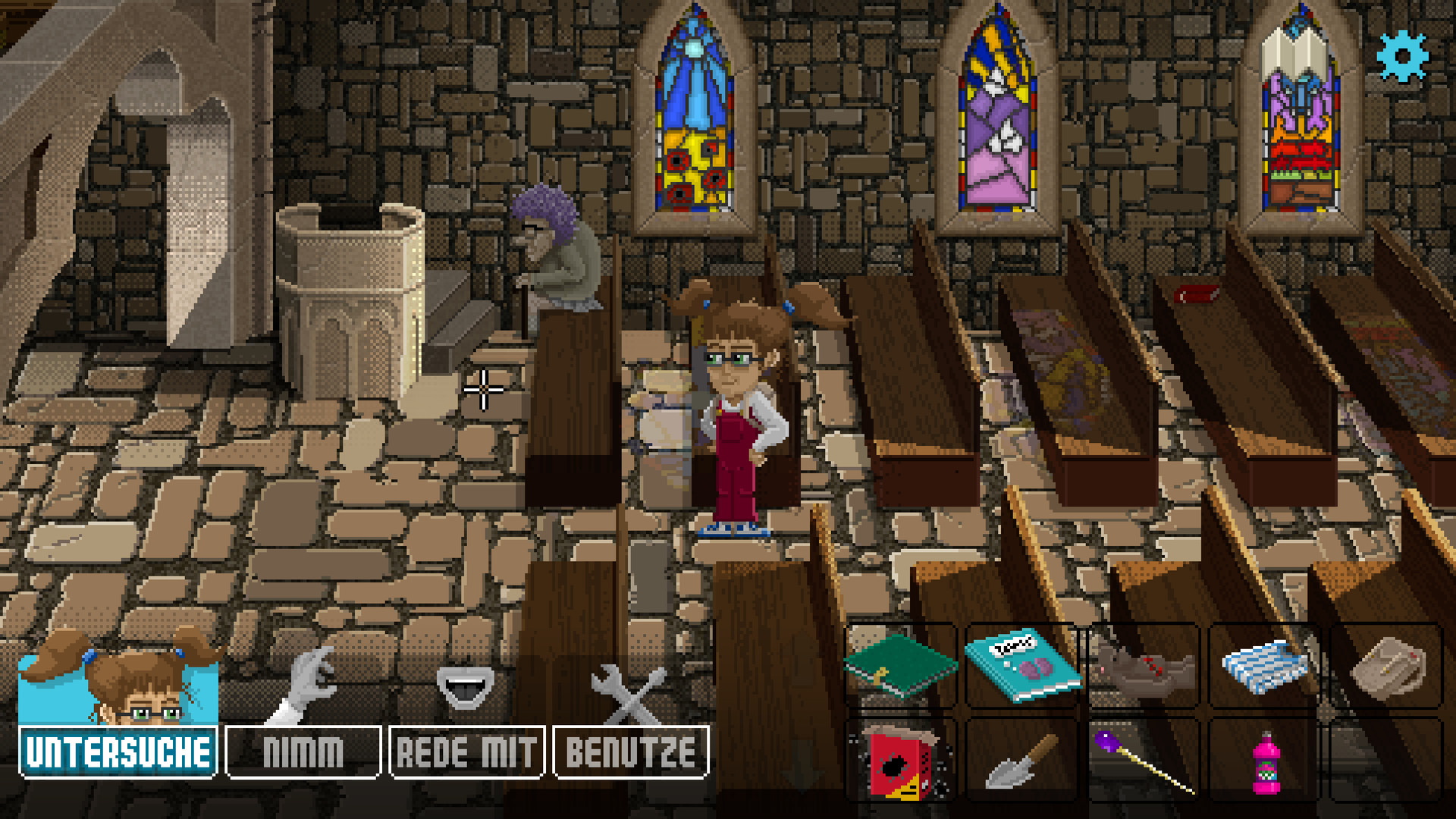Choose the Nimm verb button
Viewport: 1456px width, 819px height.
click(x=303, y=752)
